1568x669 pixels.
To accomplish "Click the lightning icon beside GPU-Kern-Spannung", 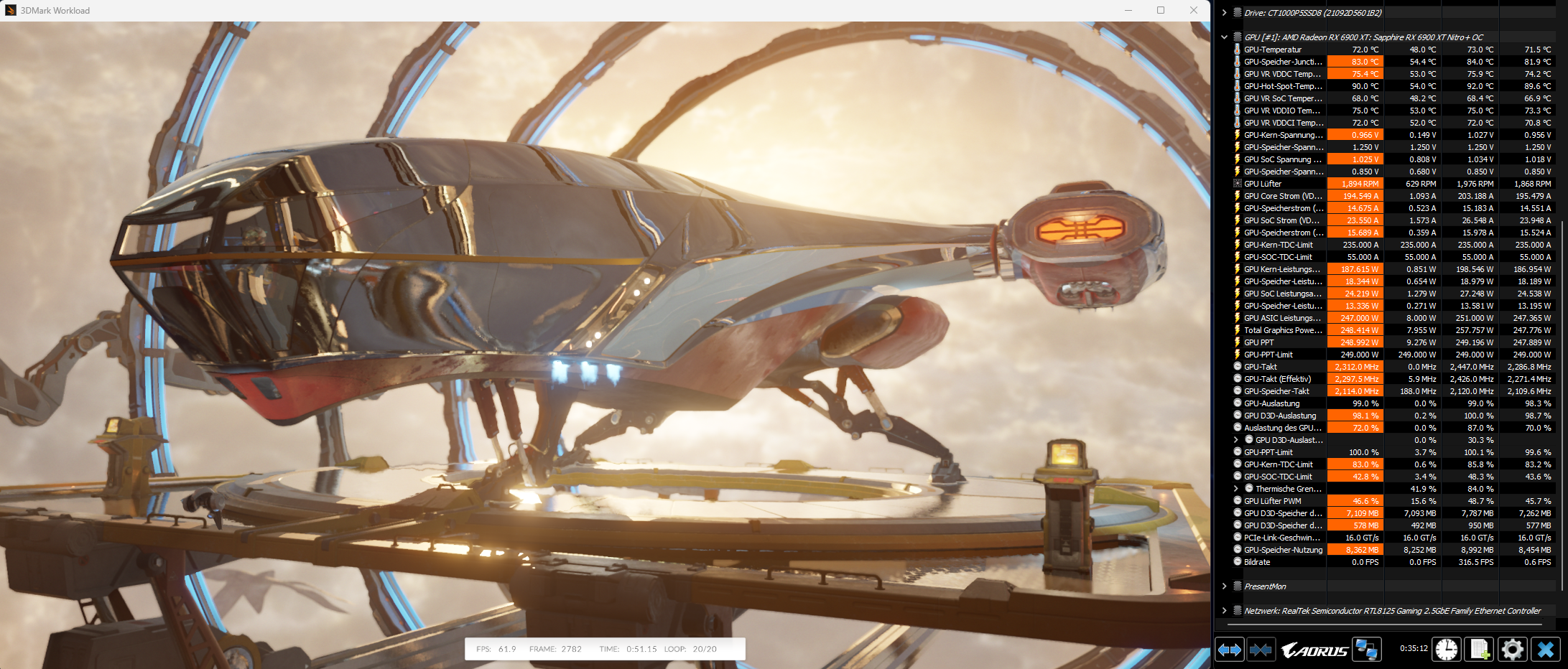I will (x=1237, y=134).
